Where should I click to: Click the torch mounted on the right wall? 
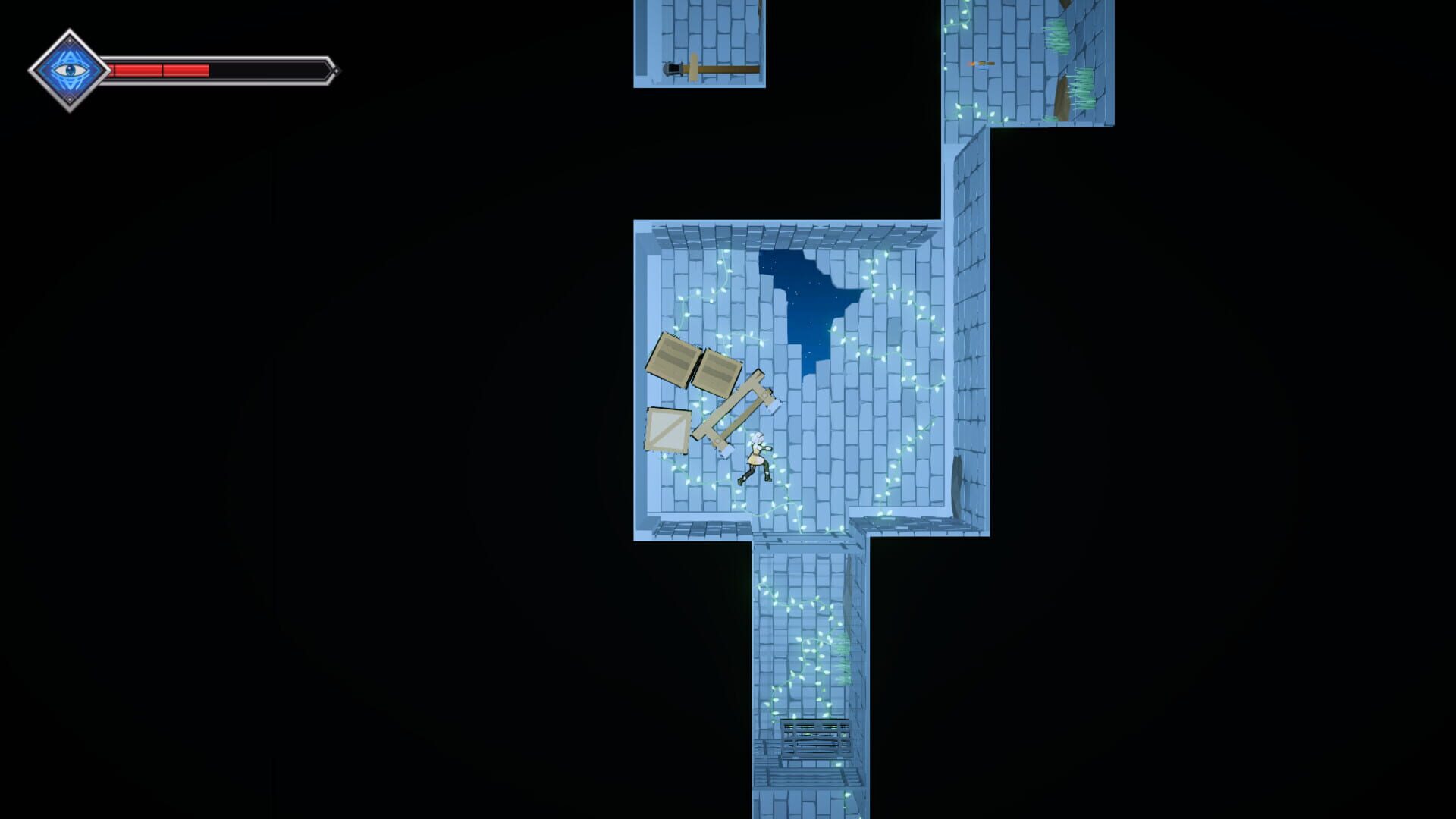tap(982, 63)
